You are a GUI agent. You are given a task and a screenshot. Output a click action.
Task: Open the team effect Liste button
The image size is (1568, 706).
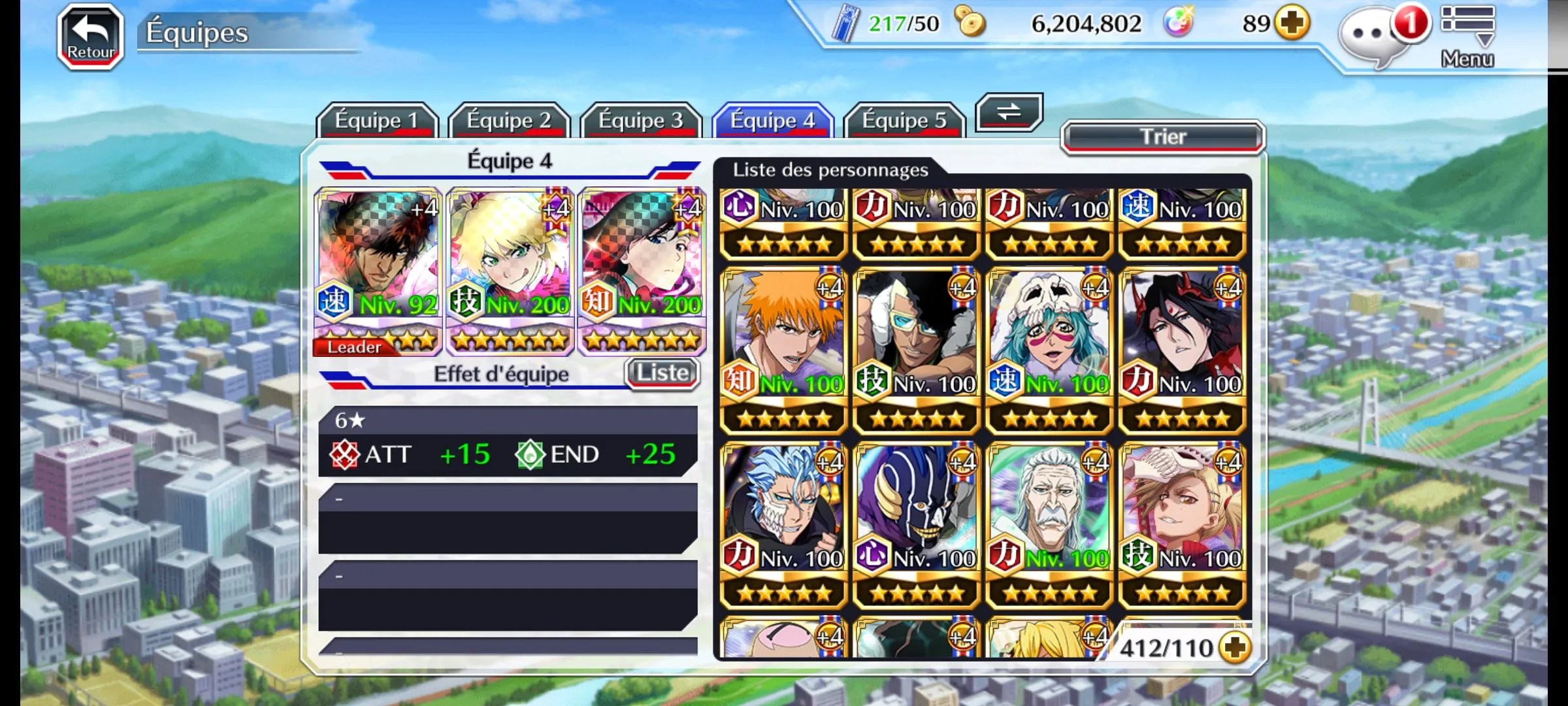click(x=662, y=373)
